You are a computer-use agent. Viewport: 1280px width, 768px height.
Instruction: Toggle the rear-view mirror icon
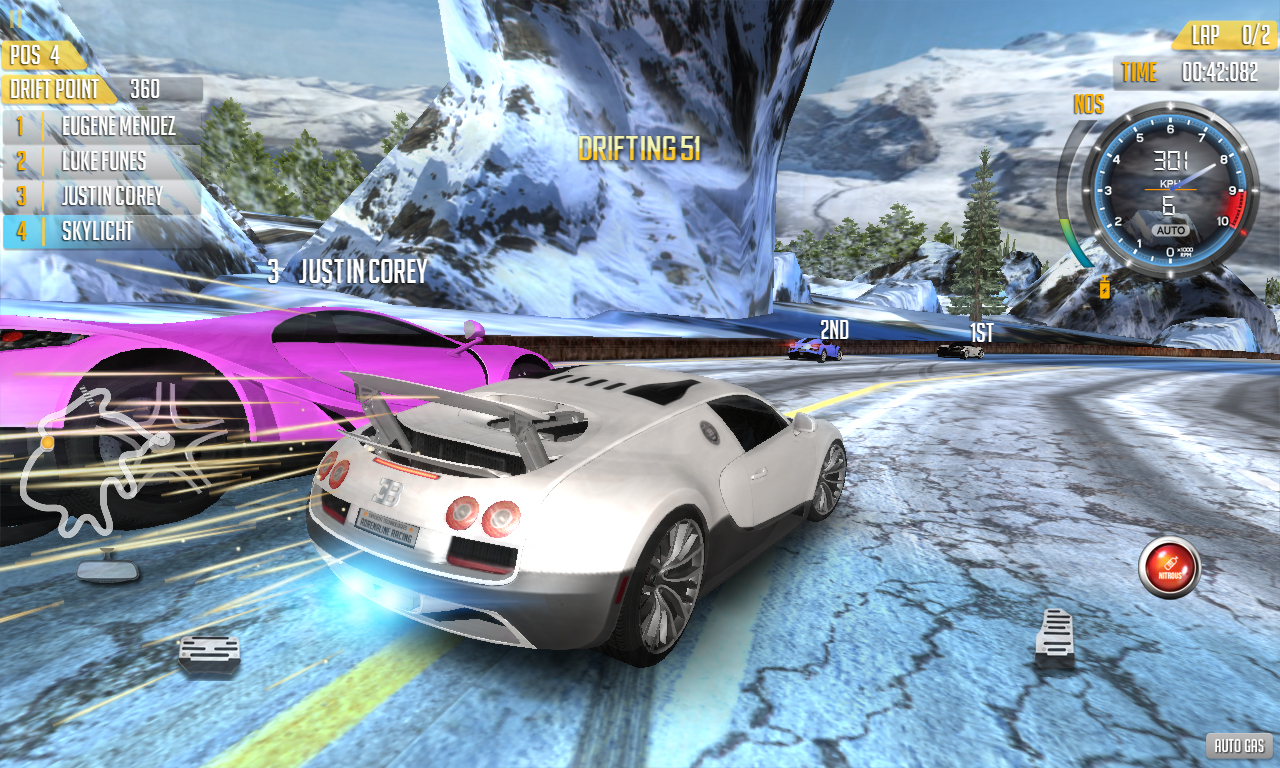(x=108, y=568)
